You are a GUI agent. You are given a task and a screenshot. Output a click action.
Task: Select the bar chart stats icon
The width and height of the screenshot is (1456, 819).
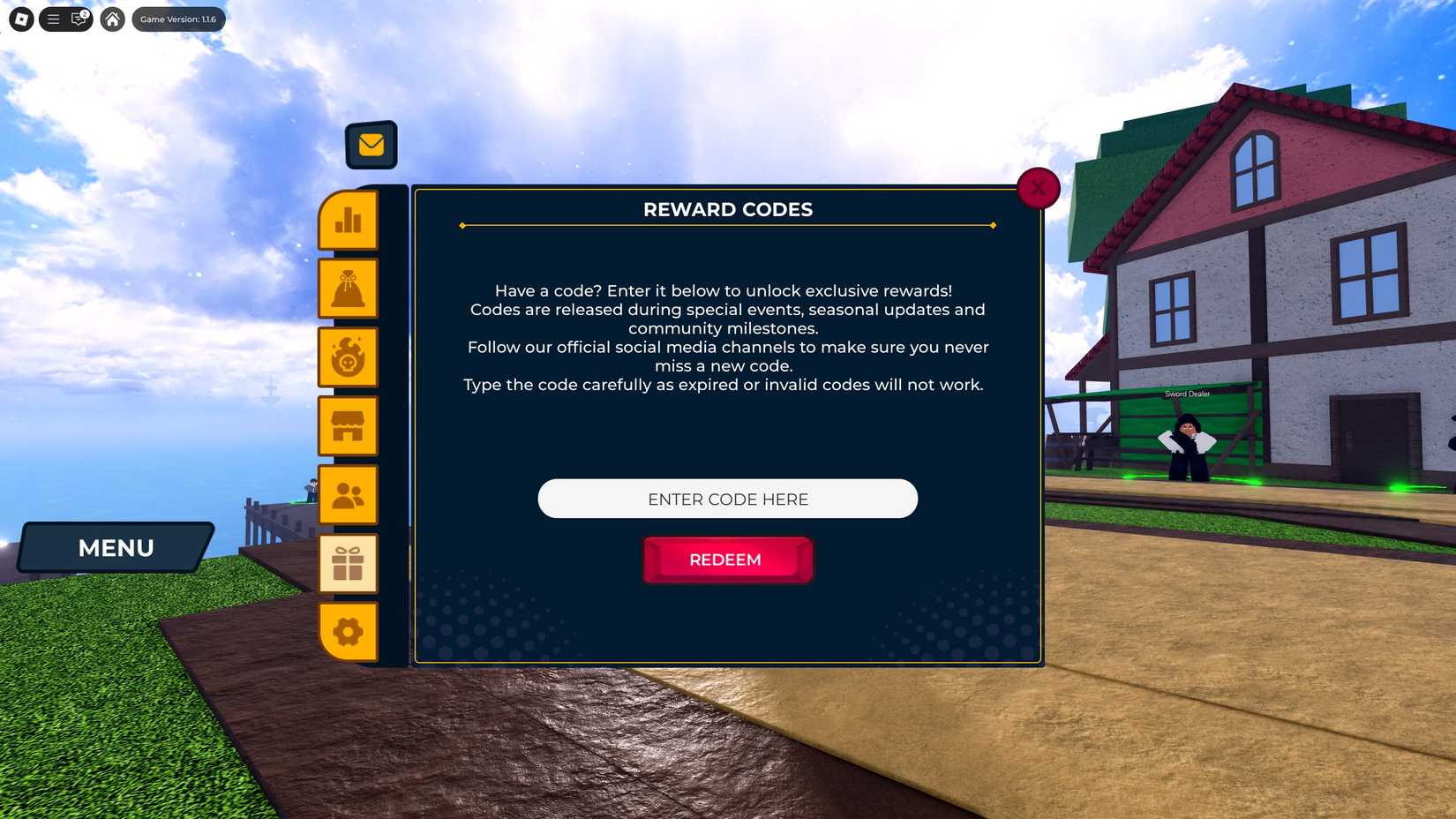[x=349, y=222]
